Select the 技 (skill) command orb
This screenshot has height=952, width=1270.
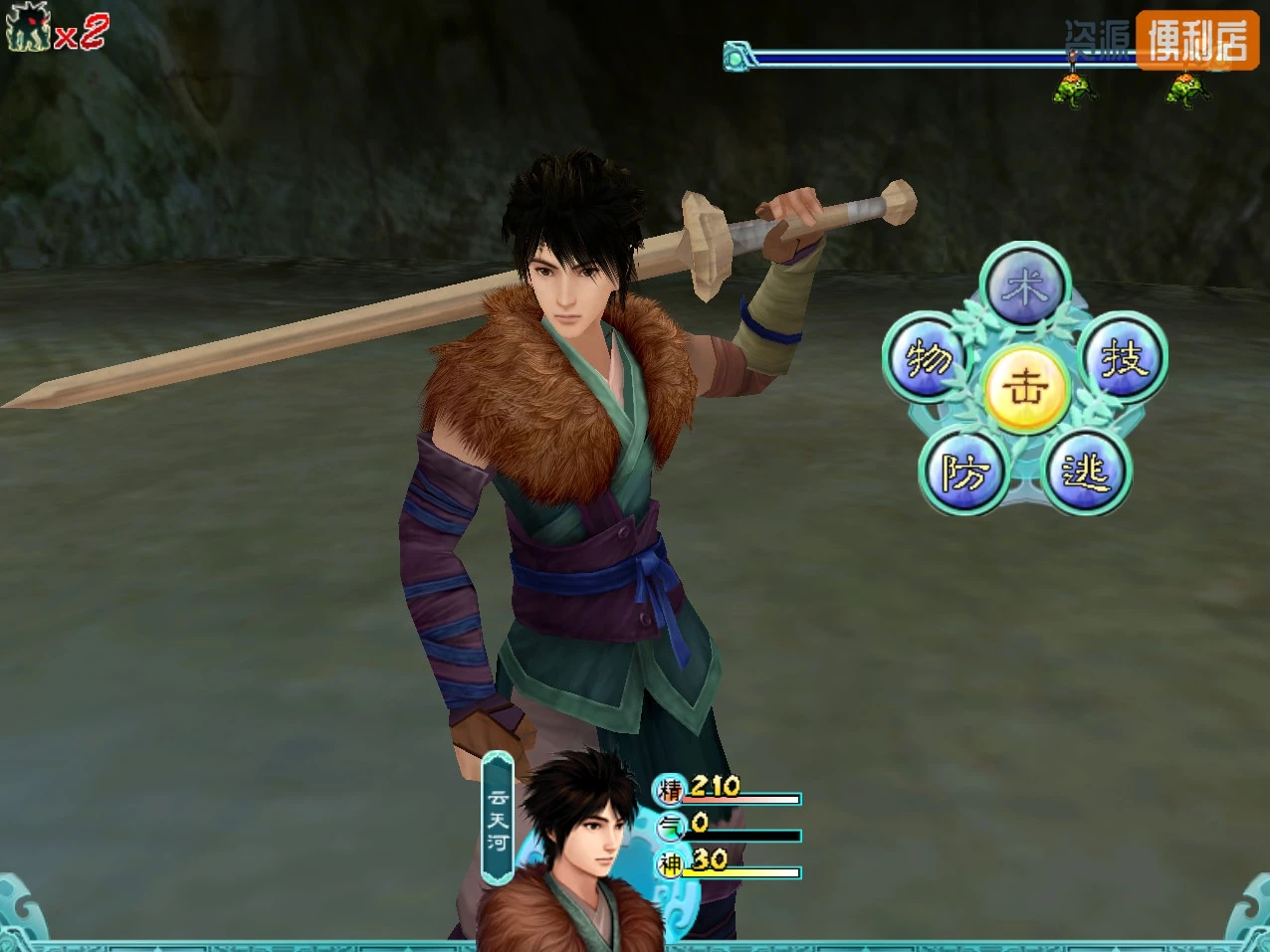coord(1124,357)
